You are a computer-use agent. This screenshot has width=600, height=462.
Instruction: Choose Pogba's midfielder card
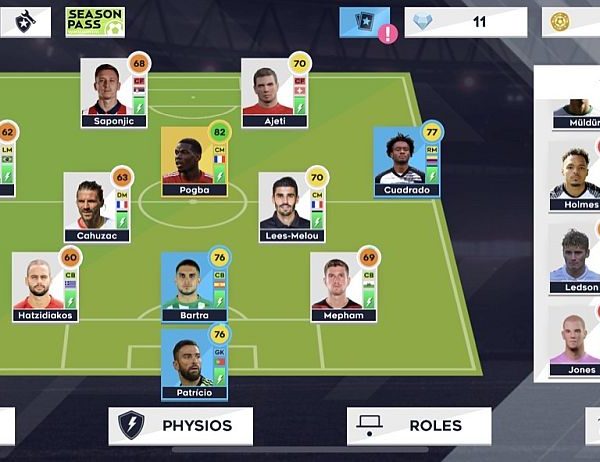click(x=194, y=162)
